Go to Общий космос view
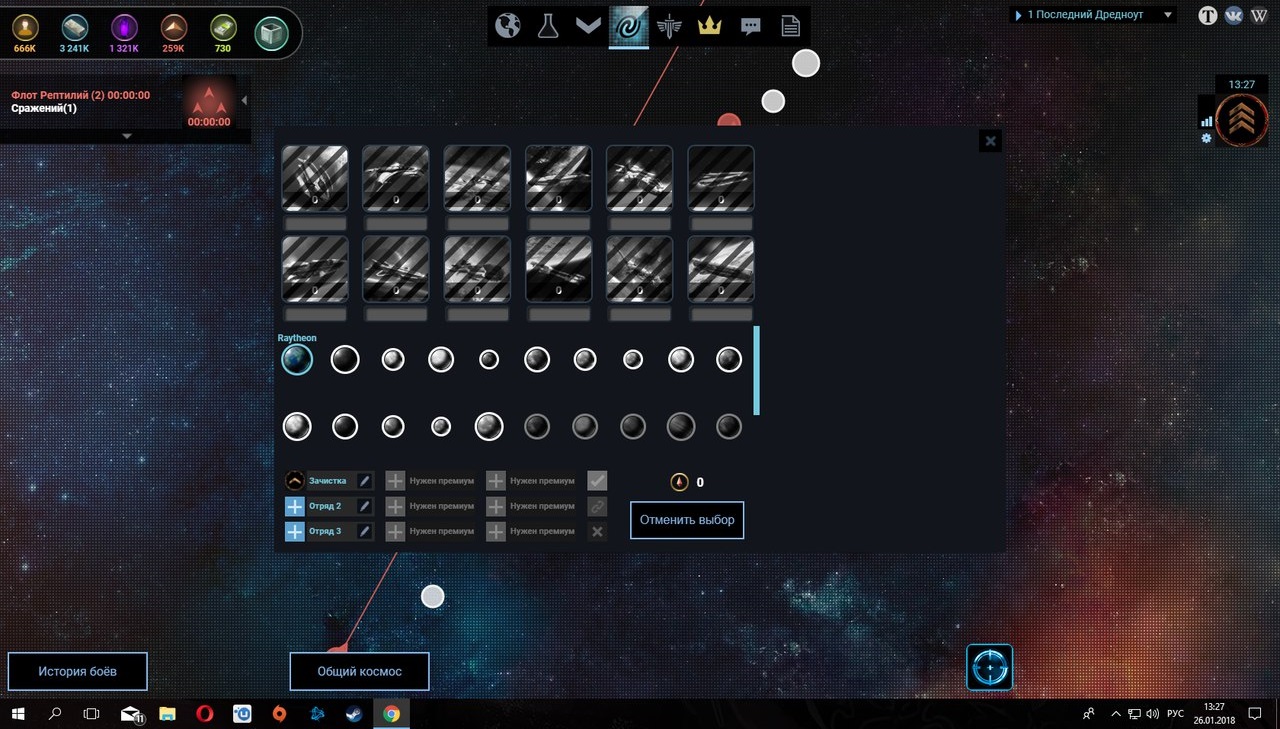1280x729 pixels. click(x=359, y=671)
